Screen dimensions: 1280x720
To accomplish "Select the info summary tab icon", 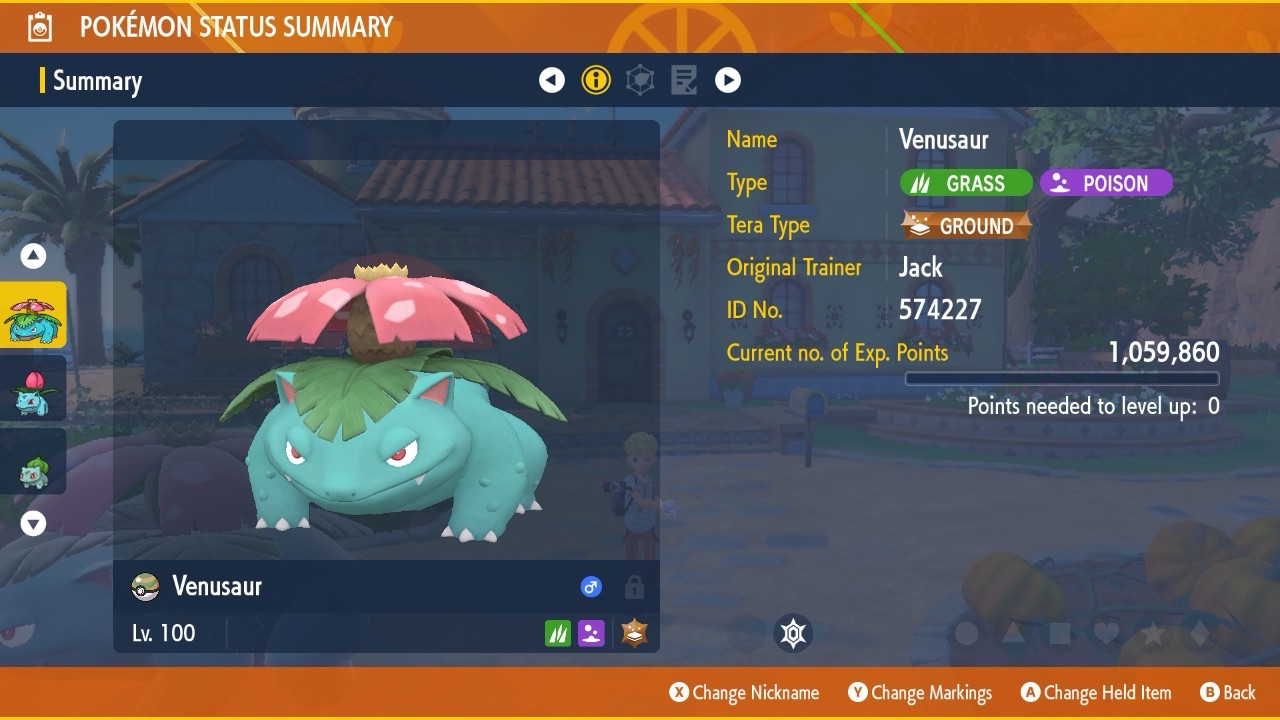I will [x=596, y=80].
